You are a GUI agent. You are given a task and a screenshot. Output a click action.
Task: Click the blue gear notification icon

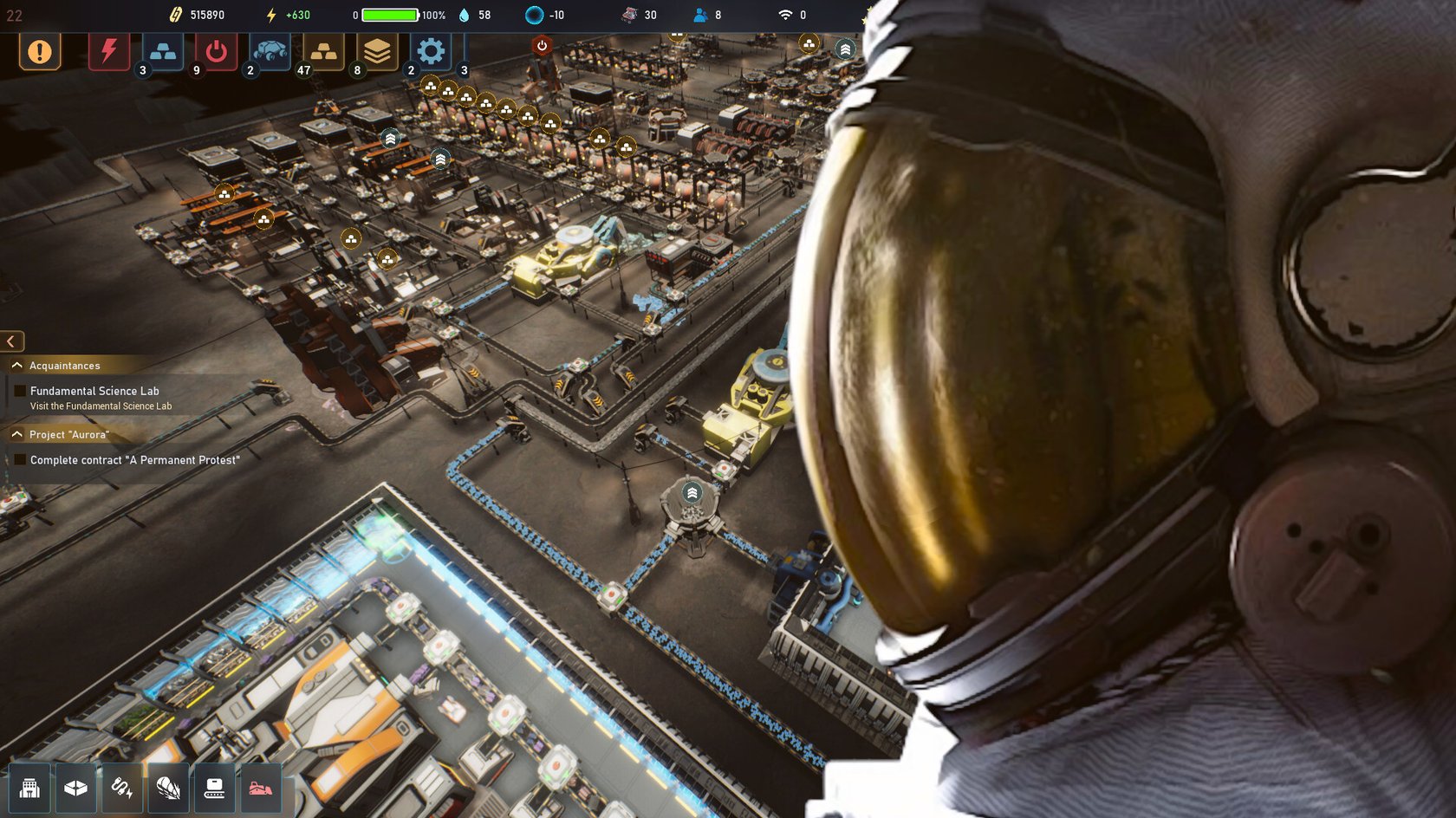431,52
